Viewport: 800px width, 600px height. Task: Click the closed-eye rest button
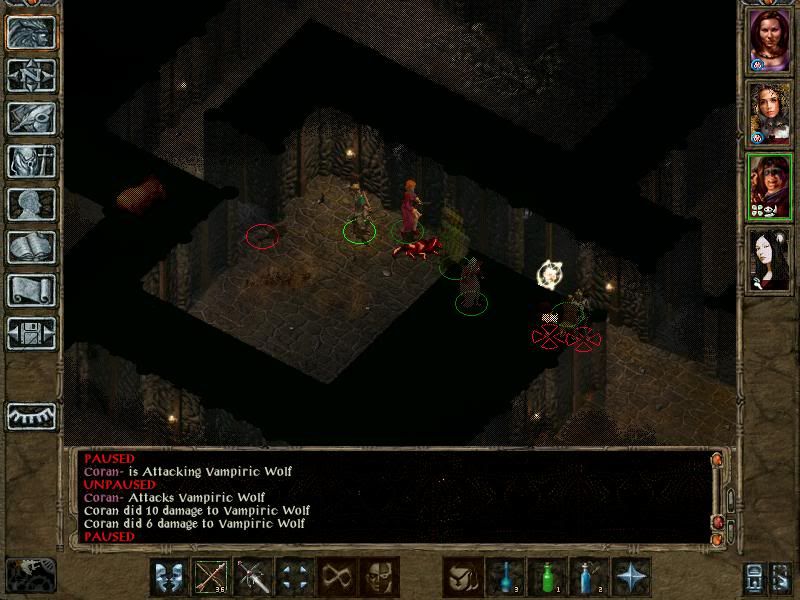click(31, 415)
